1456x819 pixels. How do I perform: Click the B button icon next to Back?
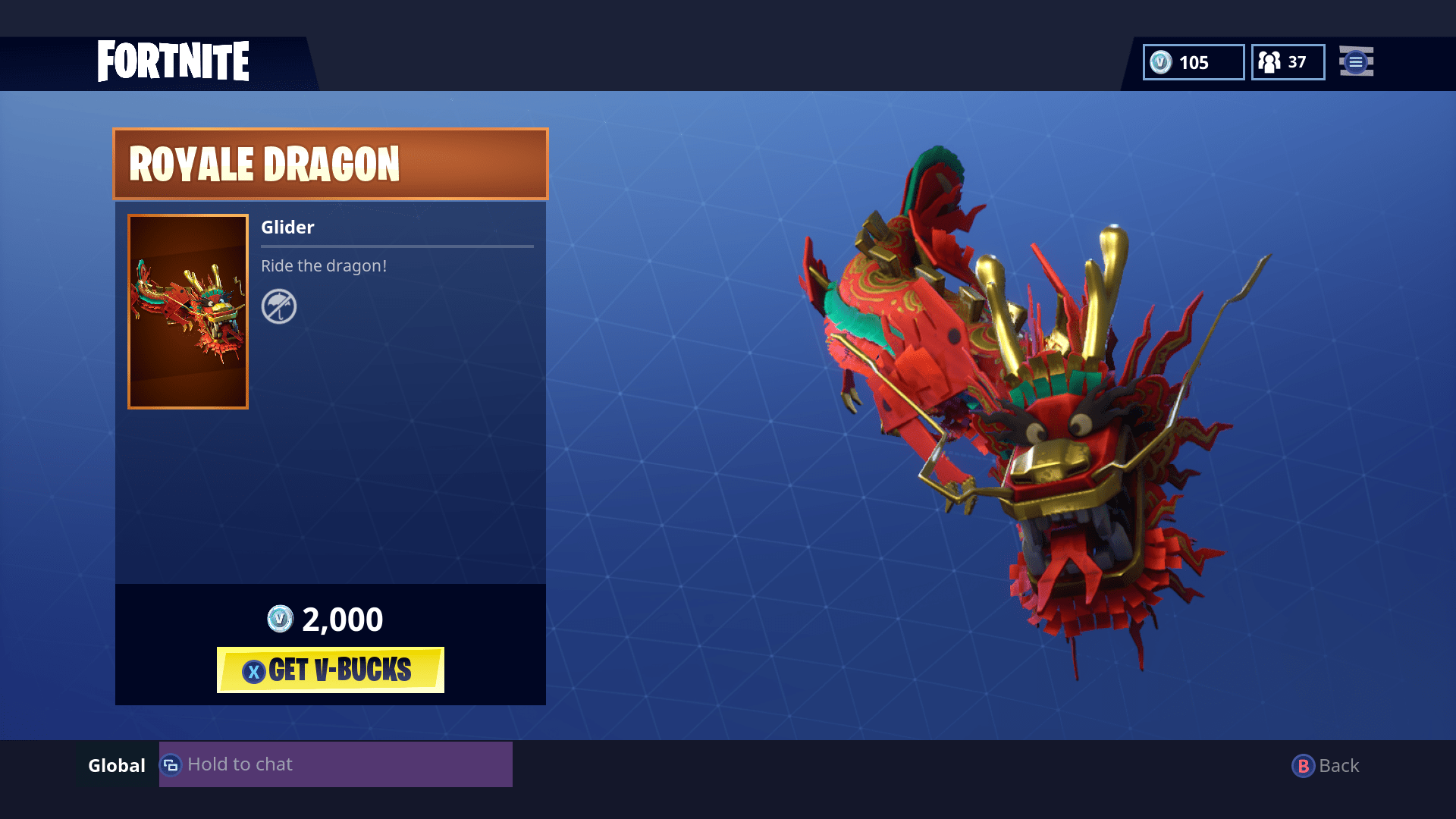point(1303,765)
